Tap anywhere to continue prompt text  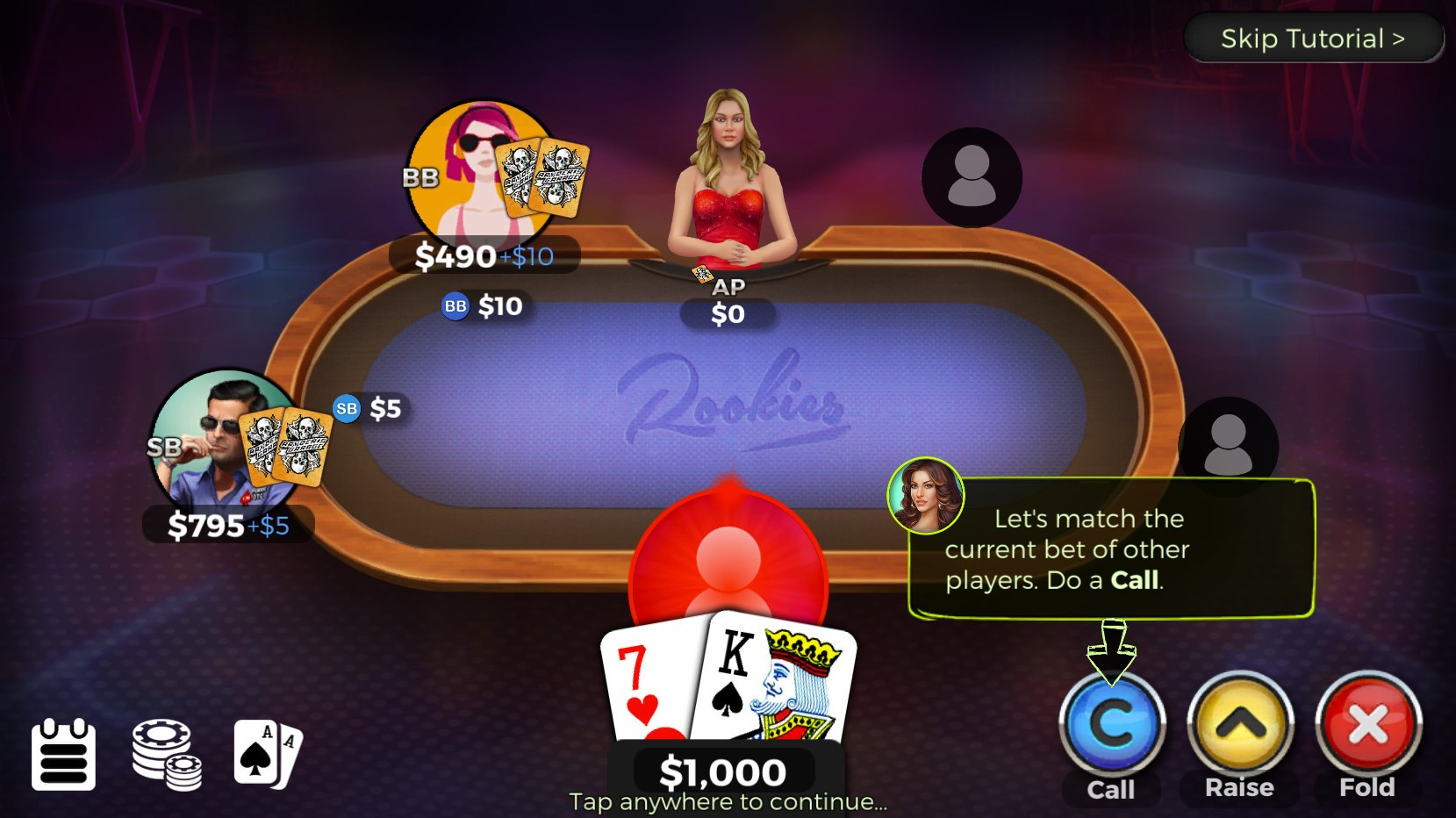tap(728, 800)
